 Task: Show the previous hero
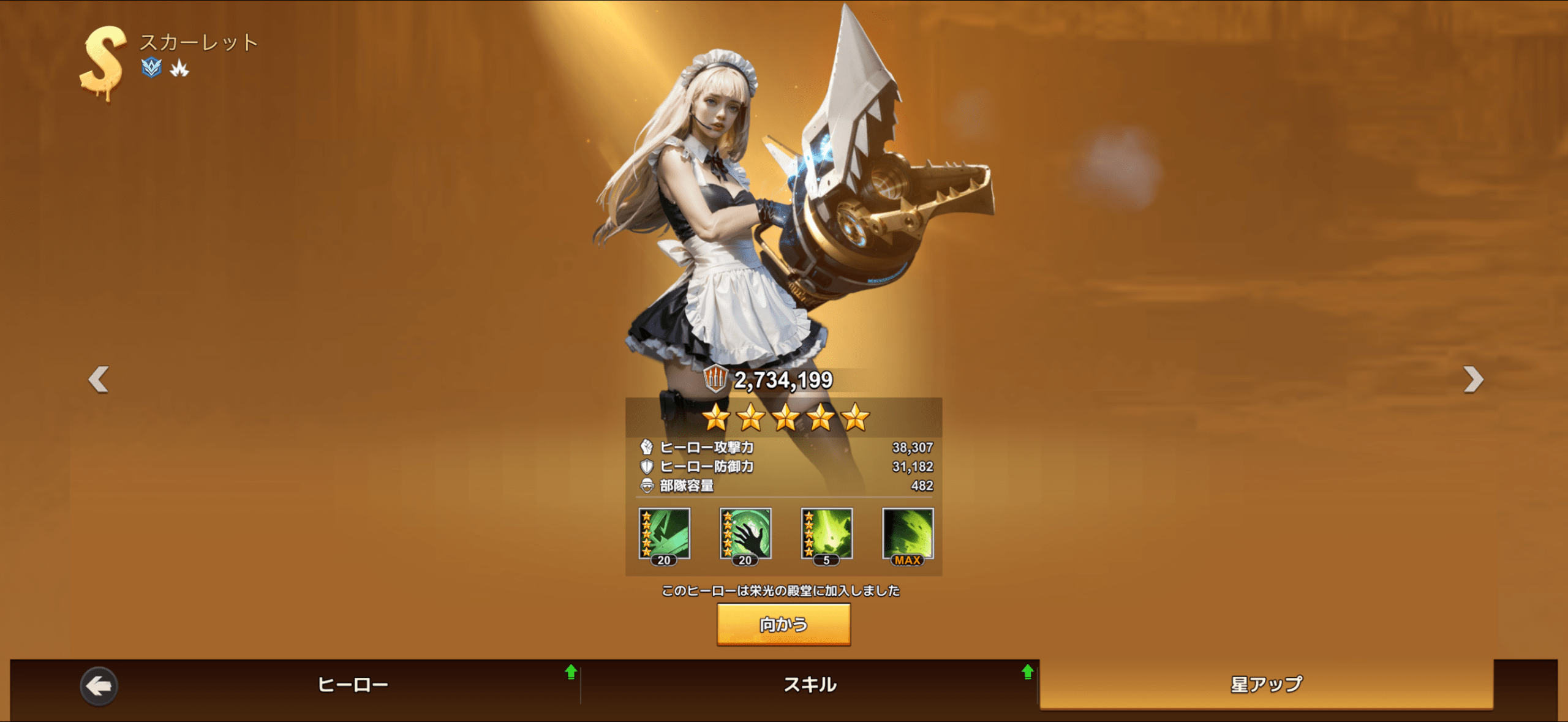click(99, 379)
